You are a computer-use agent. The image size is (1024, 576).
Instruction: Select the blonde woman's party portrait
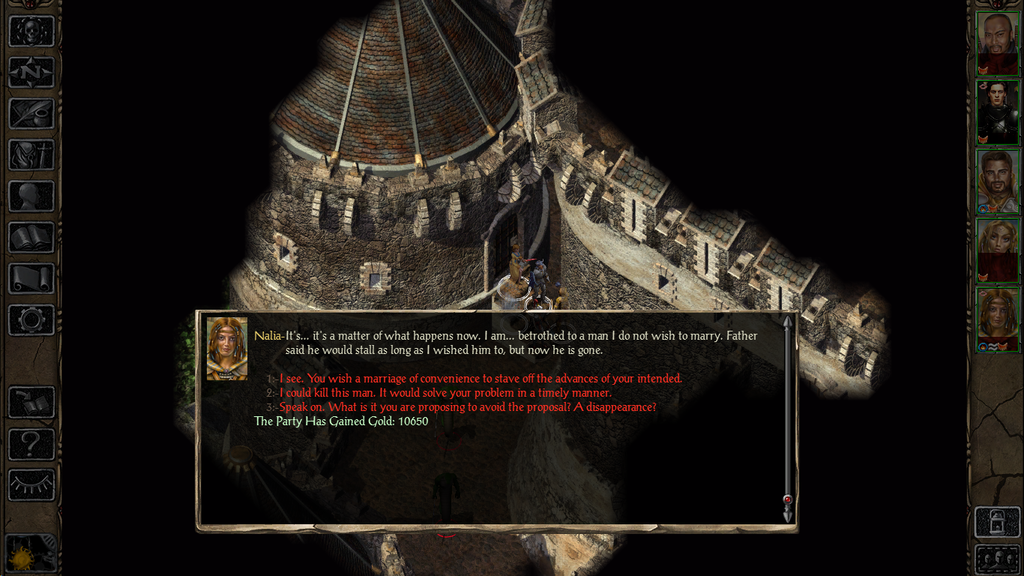click(997, 250)
